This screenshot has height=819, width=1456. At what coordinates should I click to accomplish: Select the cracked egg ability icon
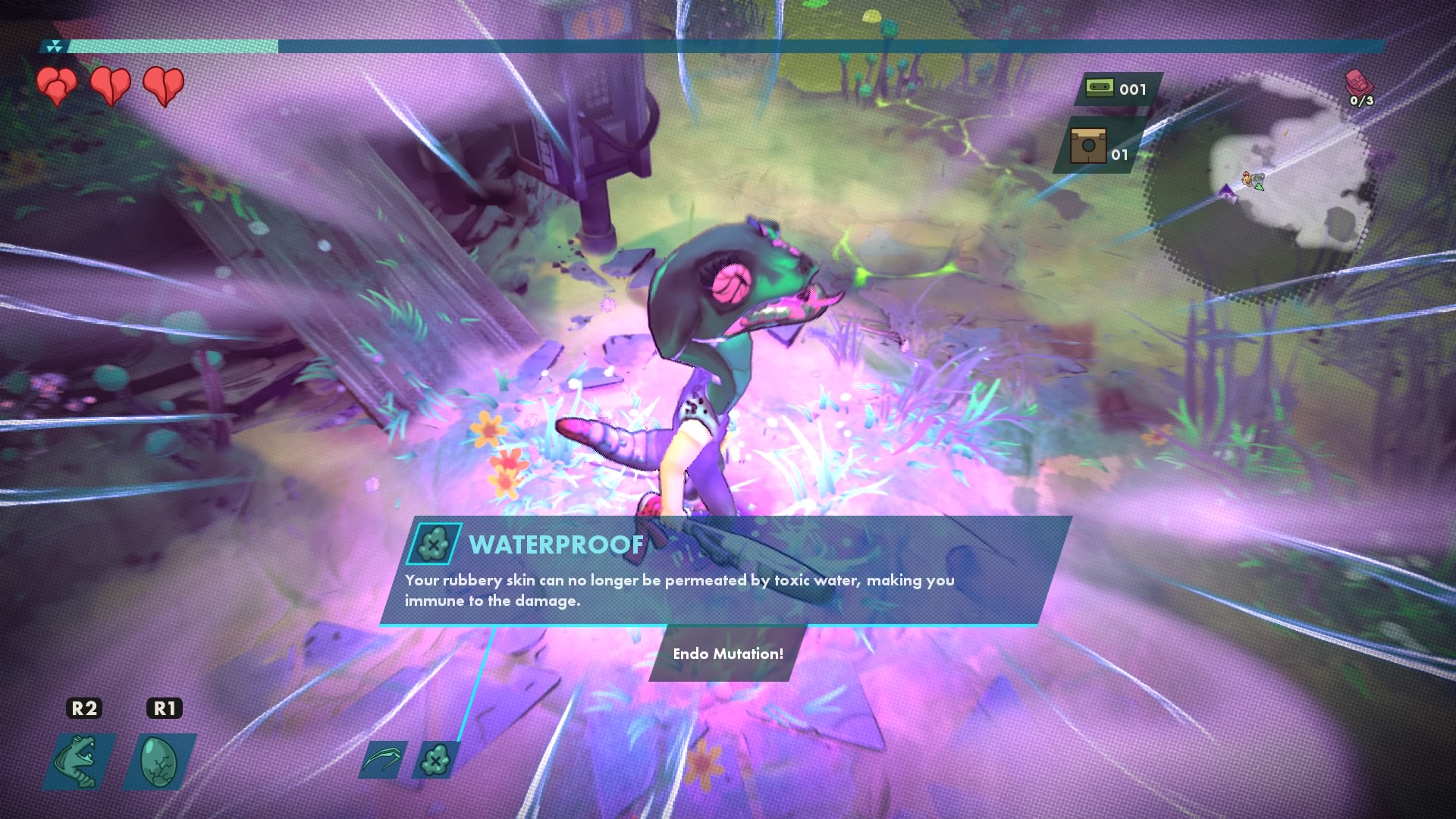161,761
